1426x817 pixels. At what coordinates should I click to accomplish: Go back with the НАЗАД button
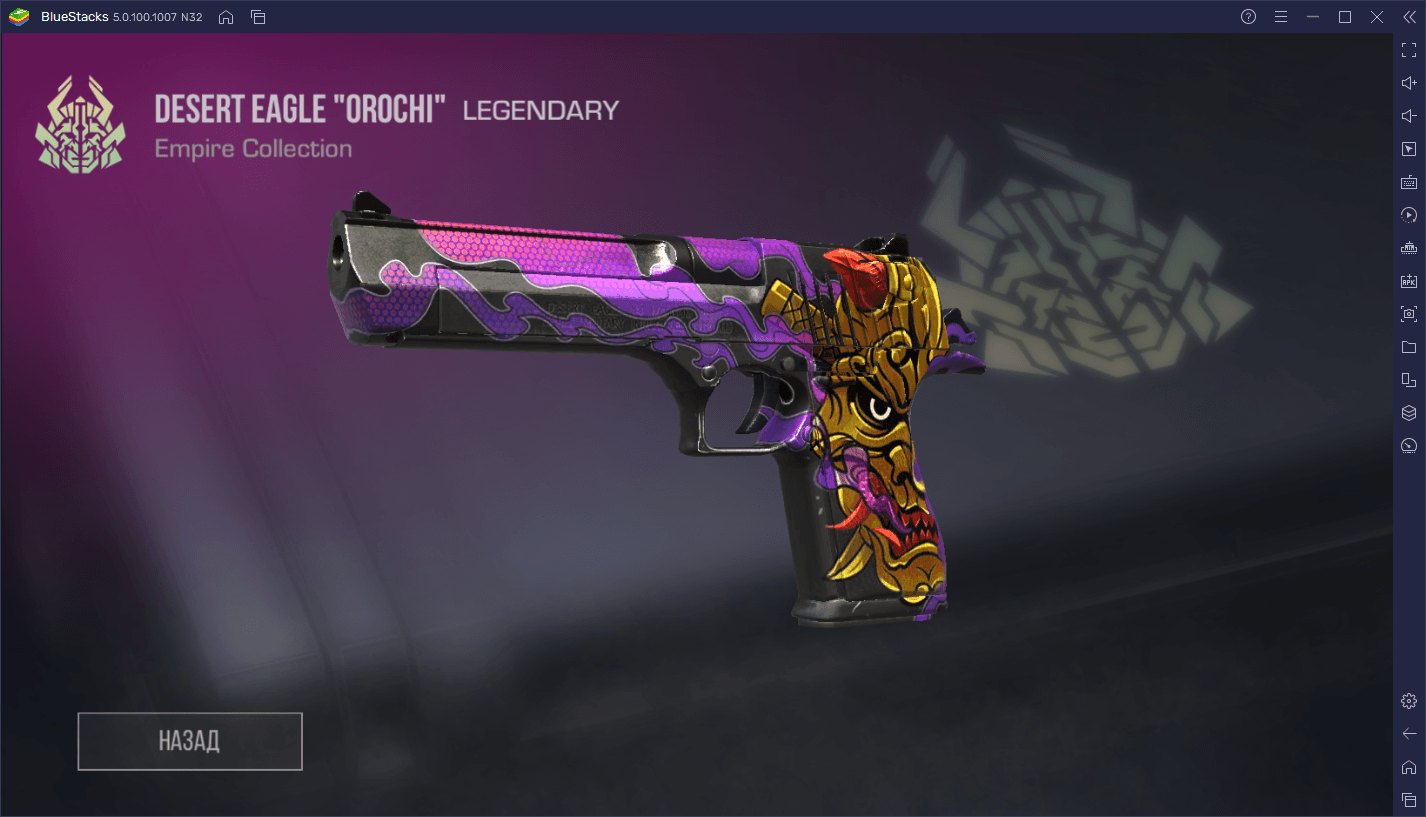tap(190, 741)
